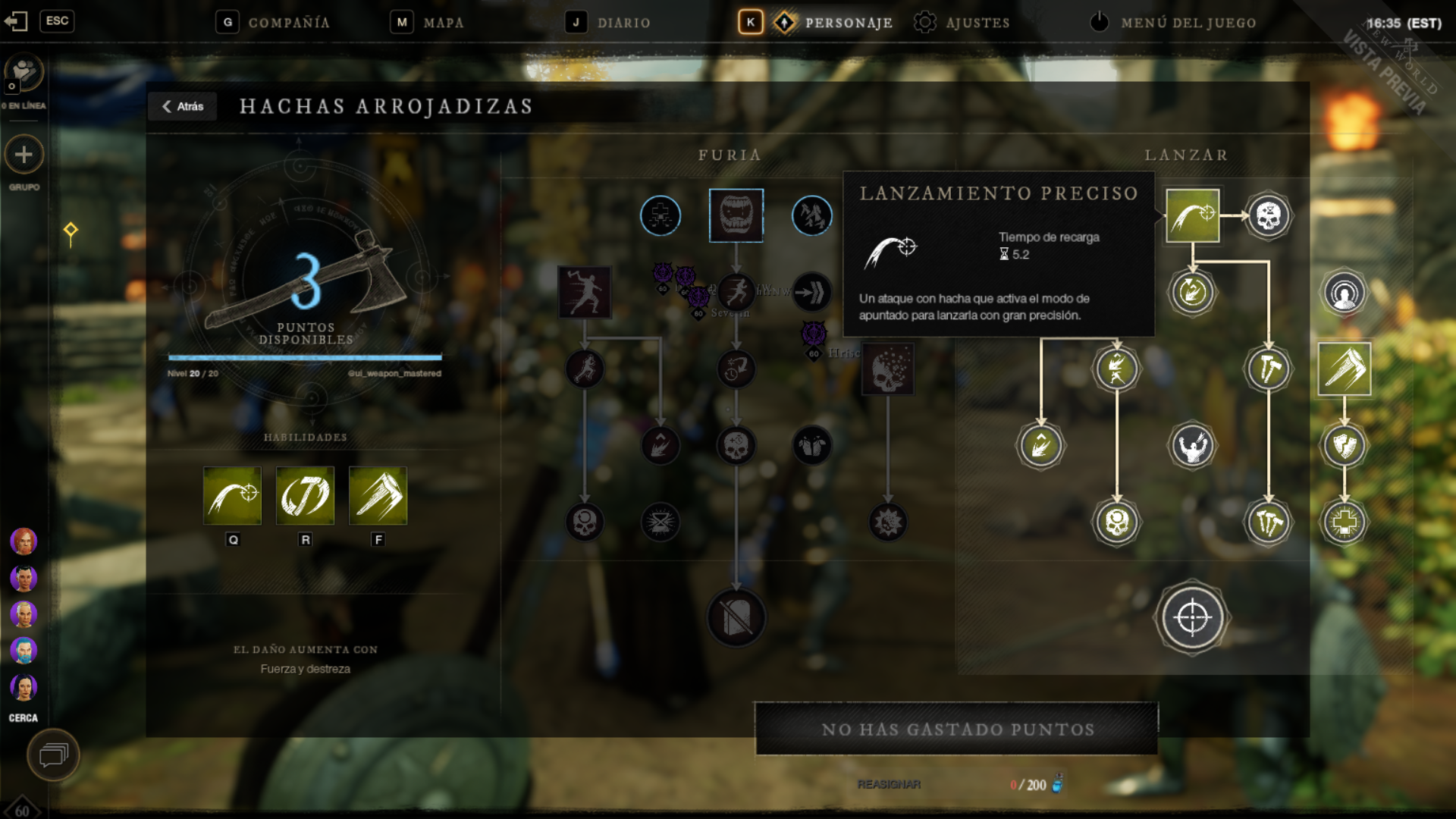Choose the R slot spinning axe ability
This screenshot has height=819, width=1456.
click(x=305, y=496)
